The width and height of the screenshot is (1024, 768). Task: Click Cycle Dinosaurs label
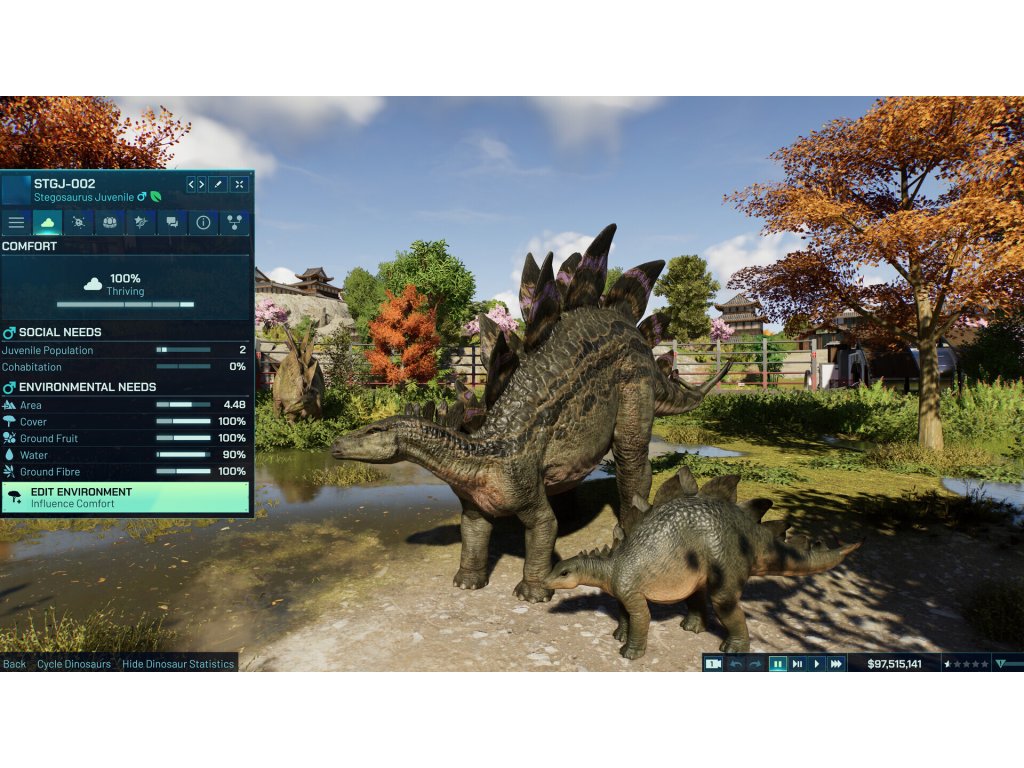(x=74, y=664)
